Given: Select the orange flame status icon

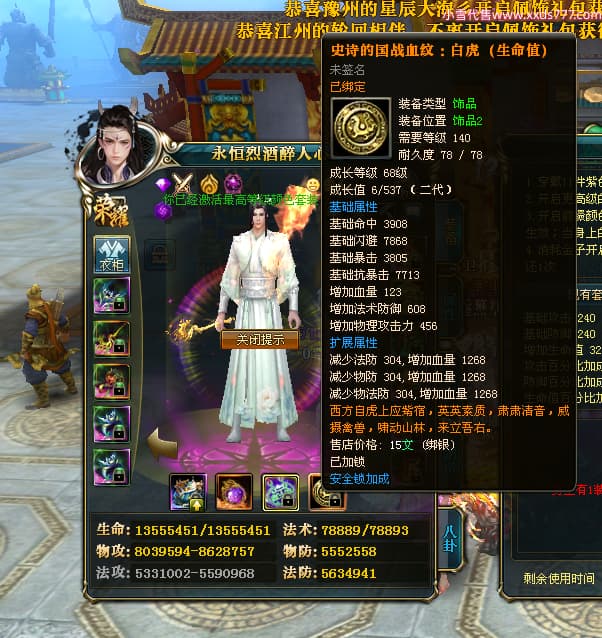Looking at the screenshot, I should point(208,183).
